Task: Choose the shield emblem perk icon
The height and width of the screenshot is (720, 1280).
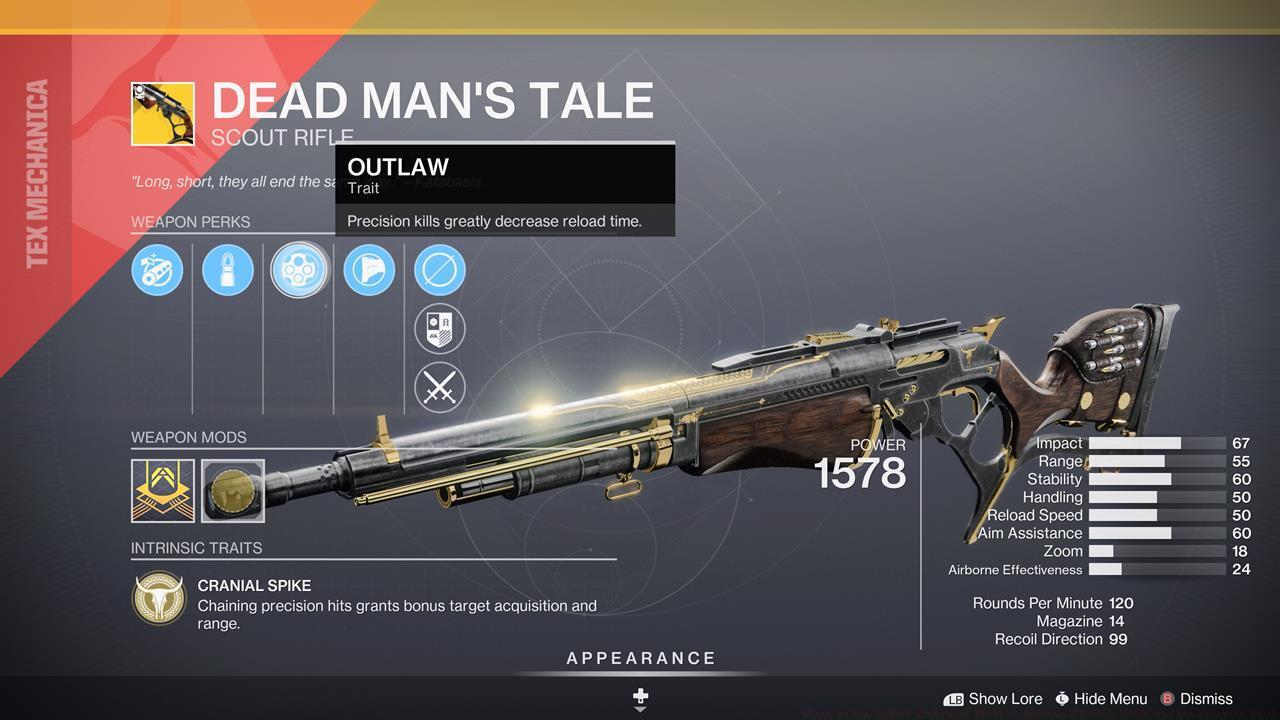Action: [440, 329]
